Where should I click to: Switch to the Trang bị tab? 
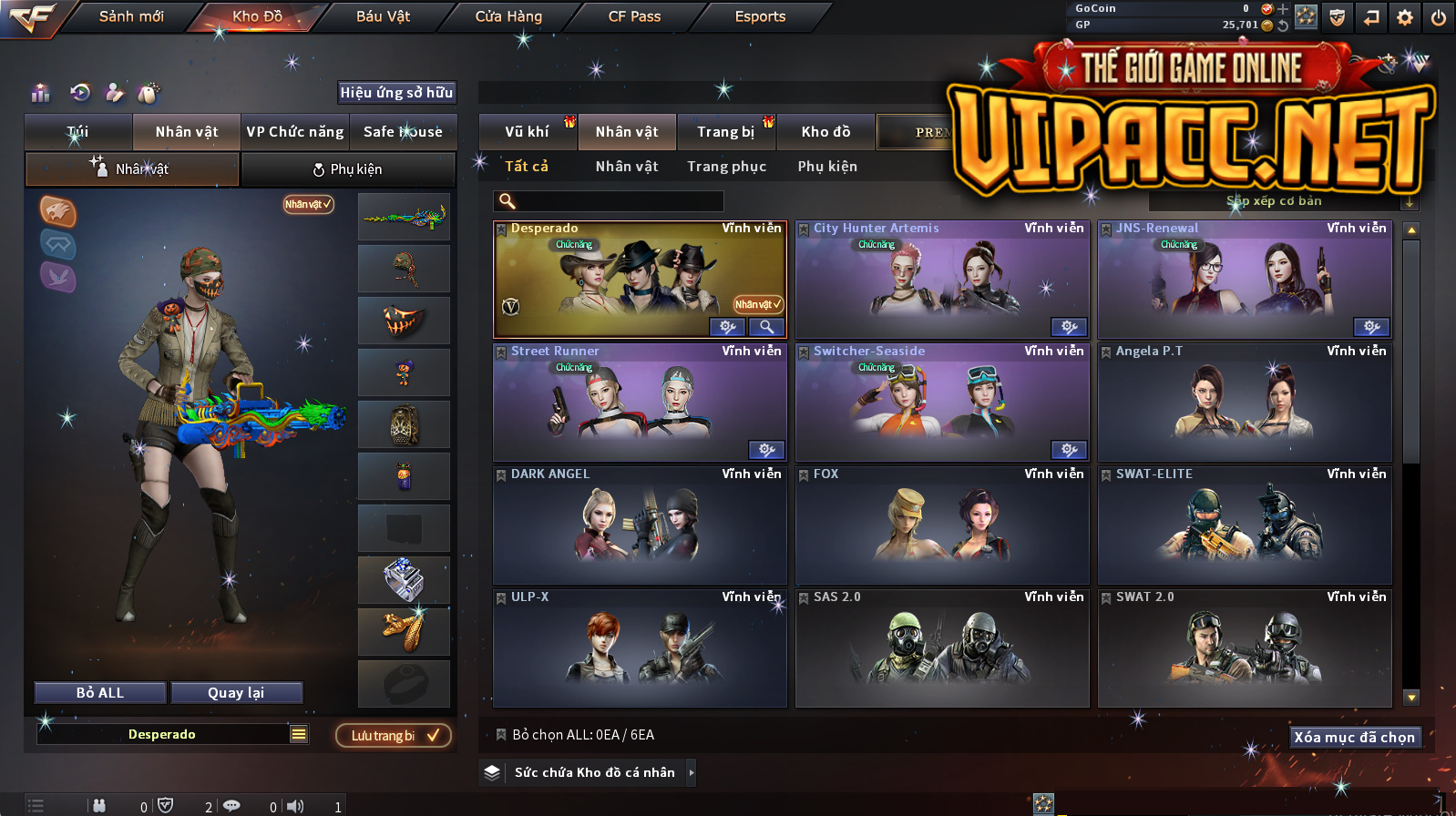[725, 132]
